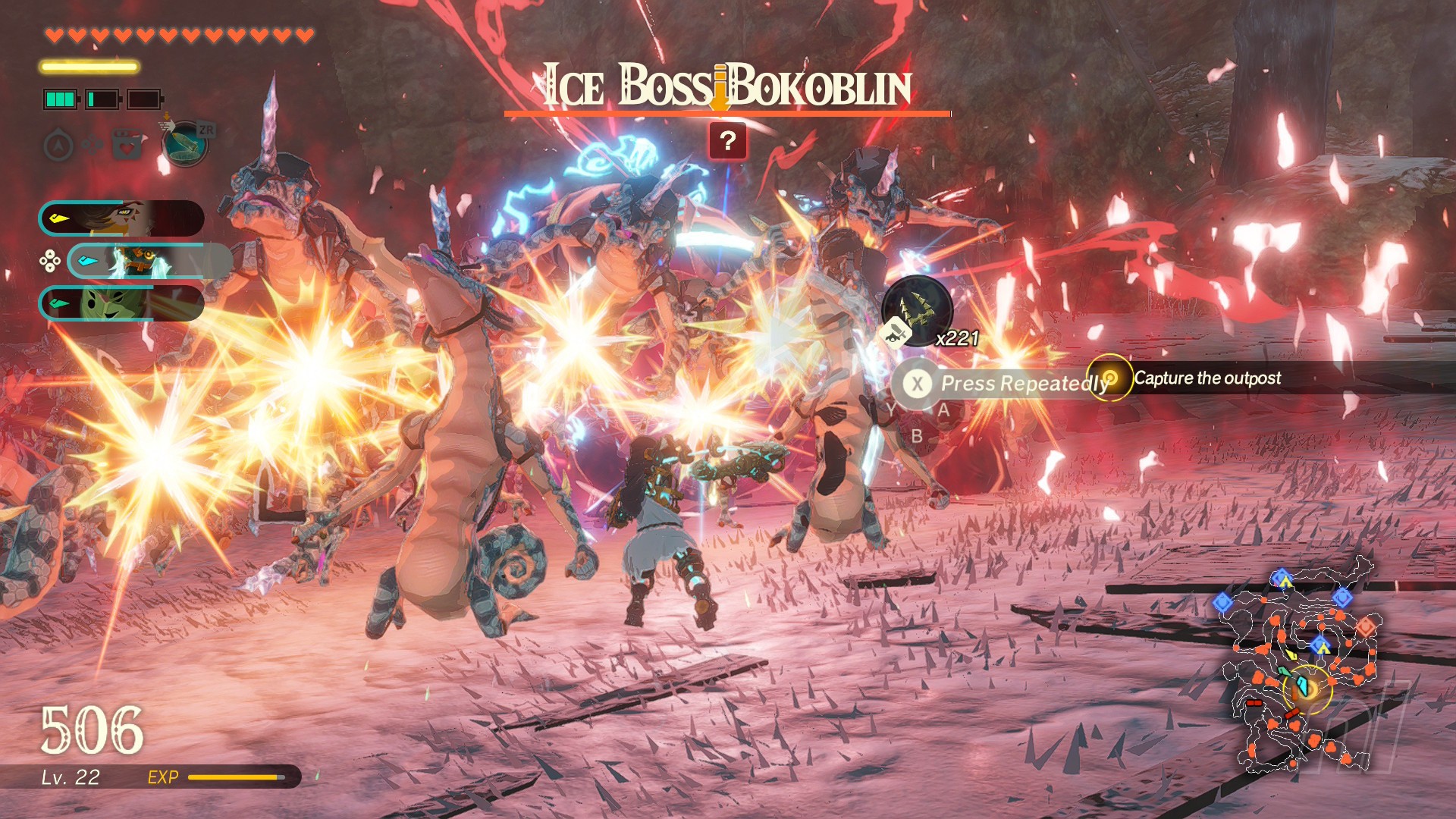This screenshot has height=819, width=1456.
Task: Click the greyed-out heart item icon
Action: (x=127, y=144)
